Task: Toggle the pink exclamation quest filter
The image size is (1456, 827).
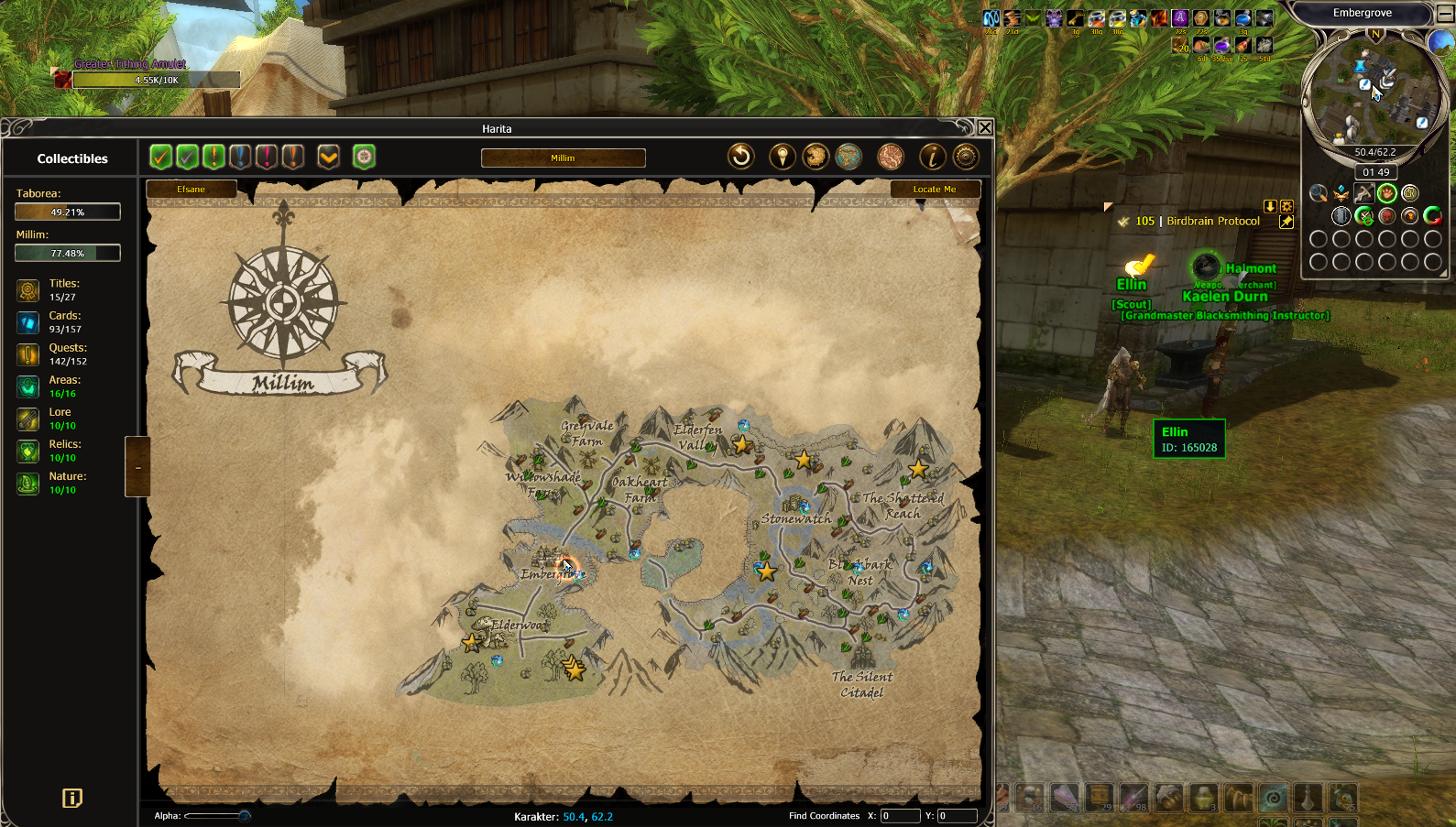Action: tap(266, 157)
